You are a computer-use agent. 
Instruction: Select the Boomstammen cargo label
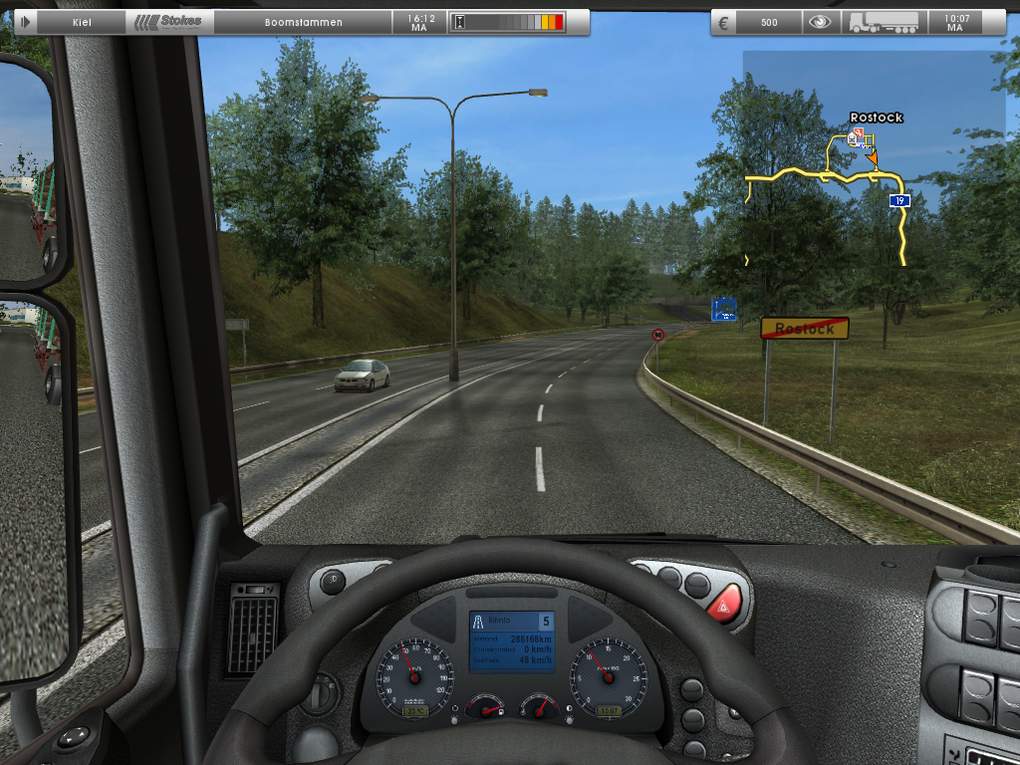(x=303, y=22)
